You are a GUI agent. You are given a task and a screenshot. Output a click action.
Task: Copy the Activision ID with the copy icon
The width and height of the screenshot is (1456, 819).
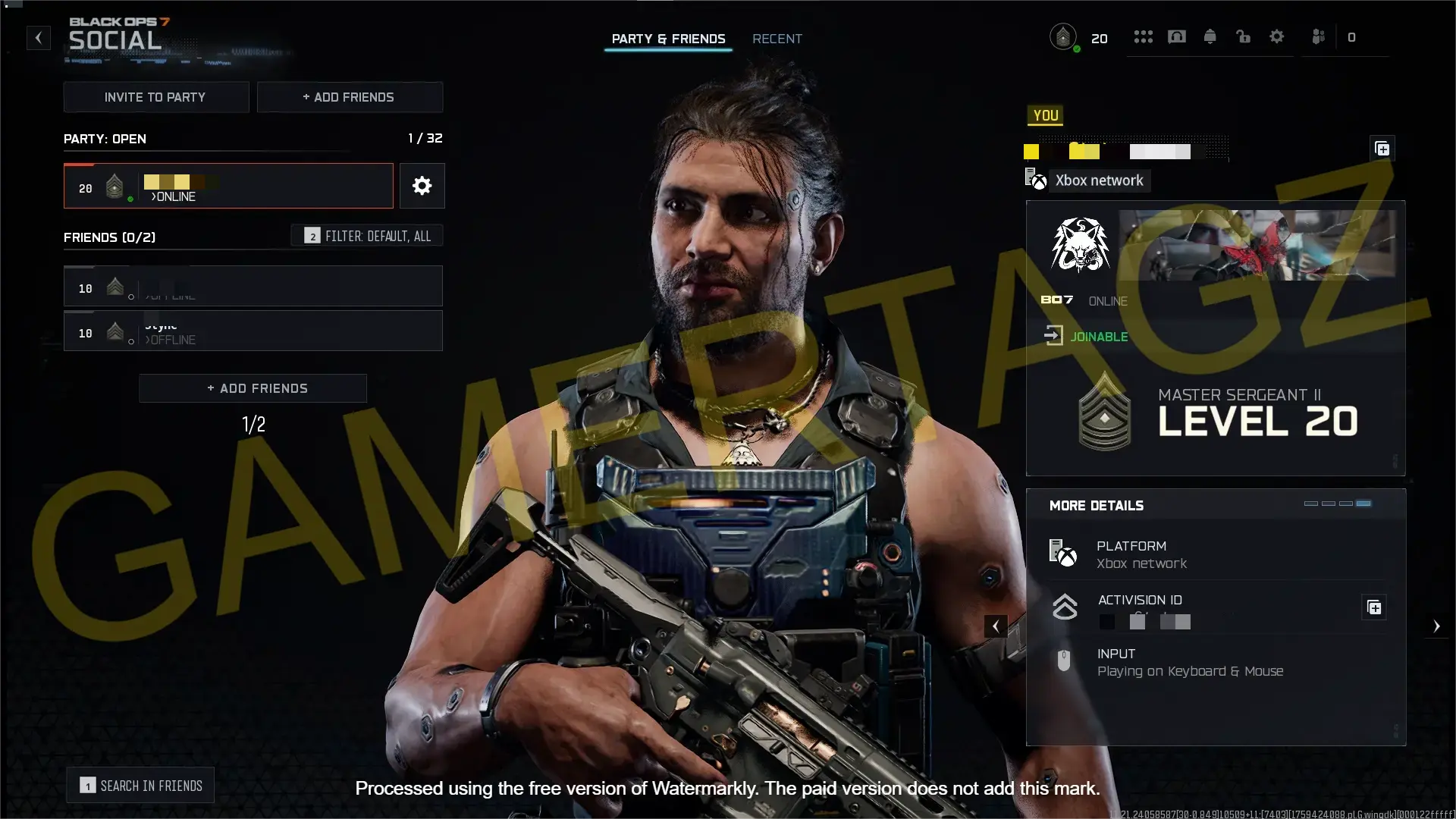[1374, 607]
